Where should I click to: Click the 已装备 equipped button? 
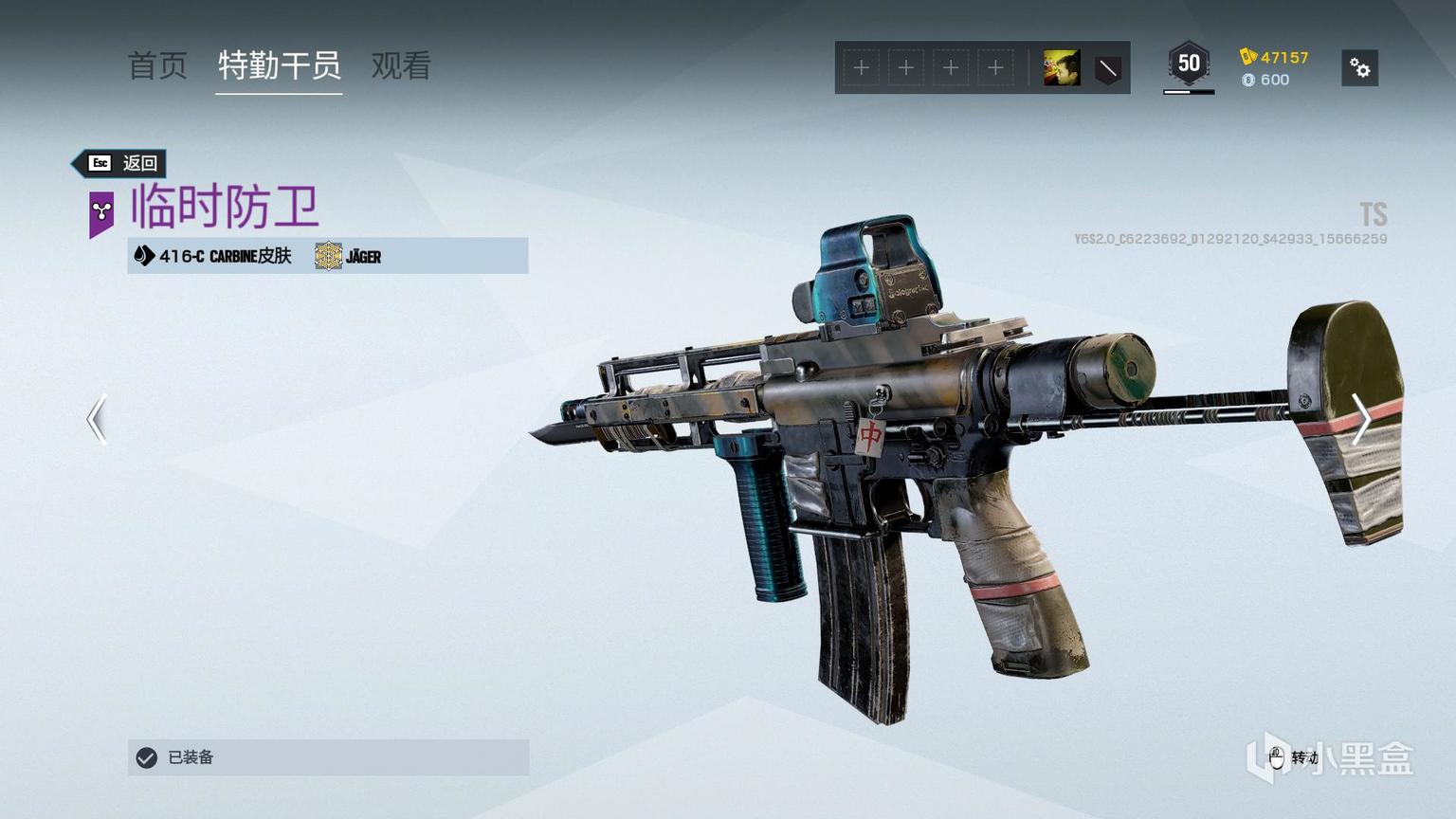328,757
